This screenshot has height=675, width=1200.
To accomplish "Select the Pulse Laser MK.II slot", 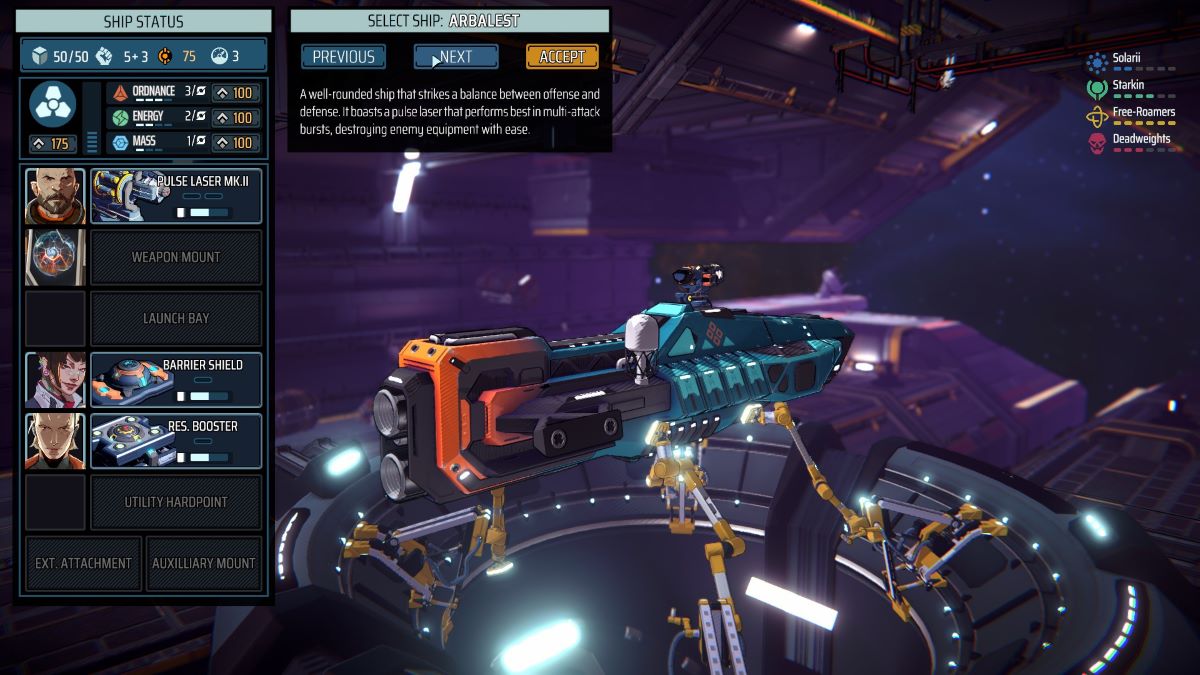I will pyautogui.click(x=176, y=196).
